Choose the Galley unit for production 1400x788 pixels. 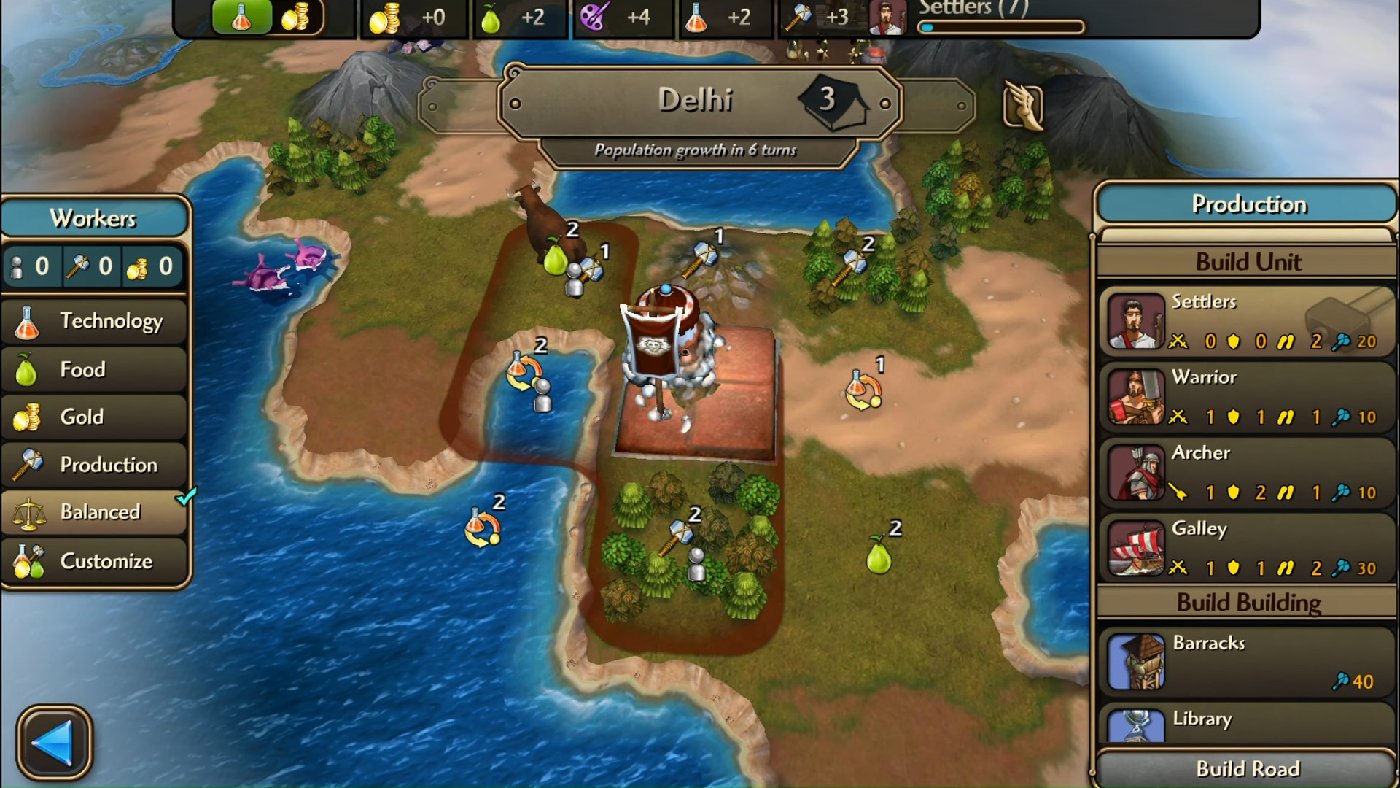[1136, 549]
